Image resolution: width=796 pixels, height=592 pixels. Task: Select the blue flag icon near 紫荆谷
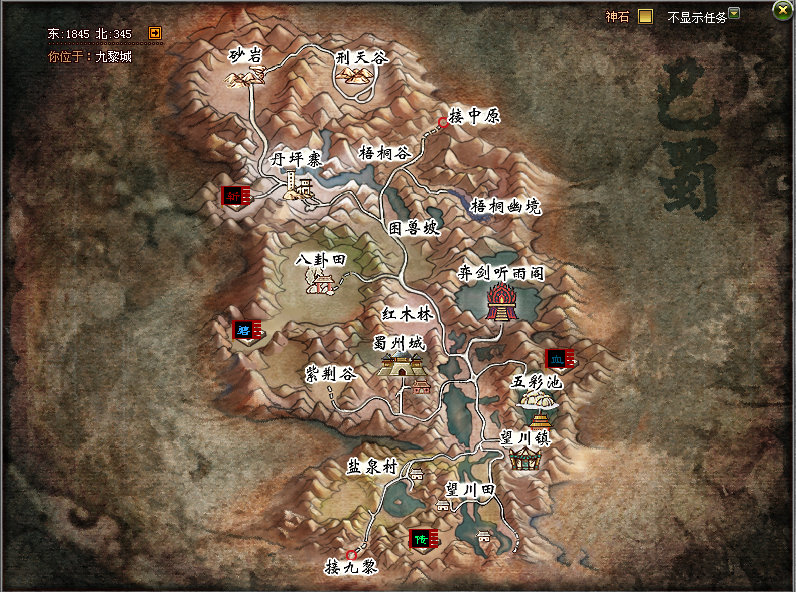point(246,329)
